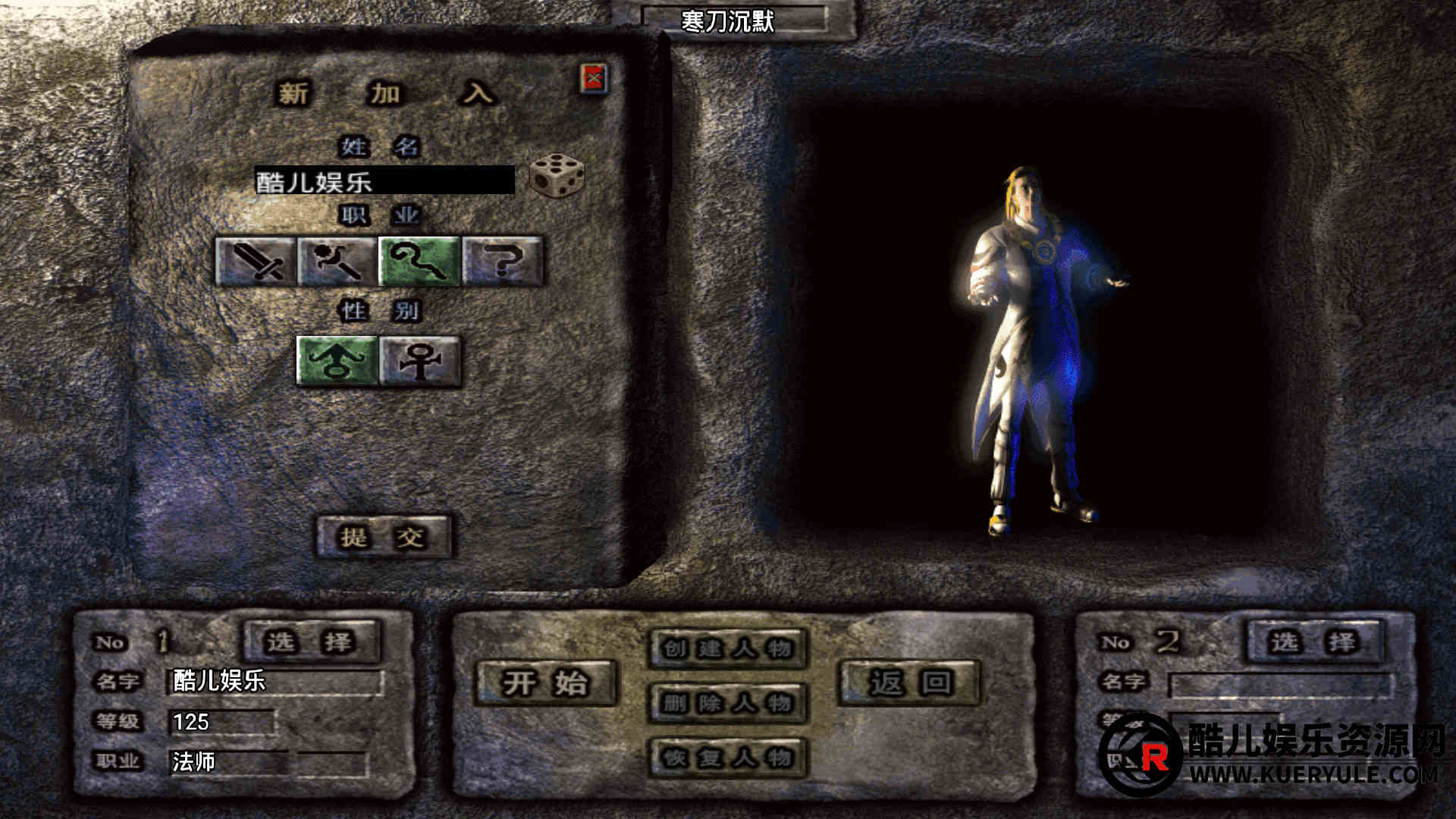Click the 姓名 name input field
Viewport: 1456px width, 819px height.
click(x=384, y=181)
